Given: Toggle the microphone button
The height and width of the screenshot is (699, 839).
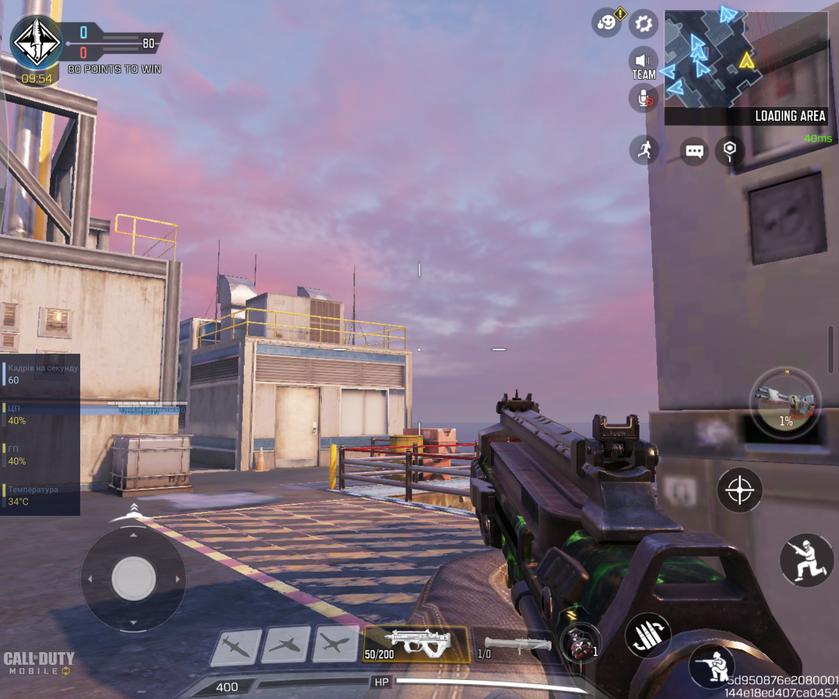Looking at the screenshot, I should tap(642, 98).
